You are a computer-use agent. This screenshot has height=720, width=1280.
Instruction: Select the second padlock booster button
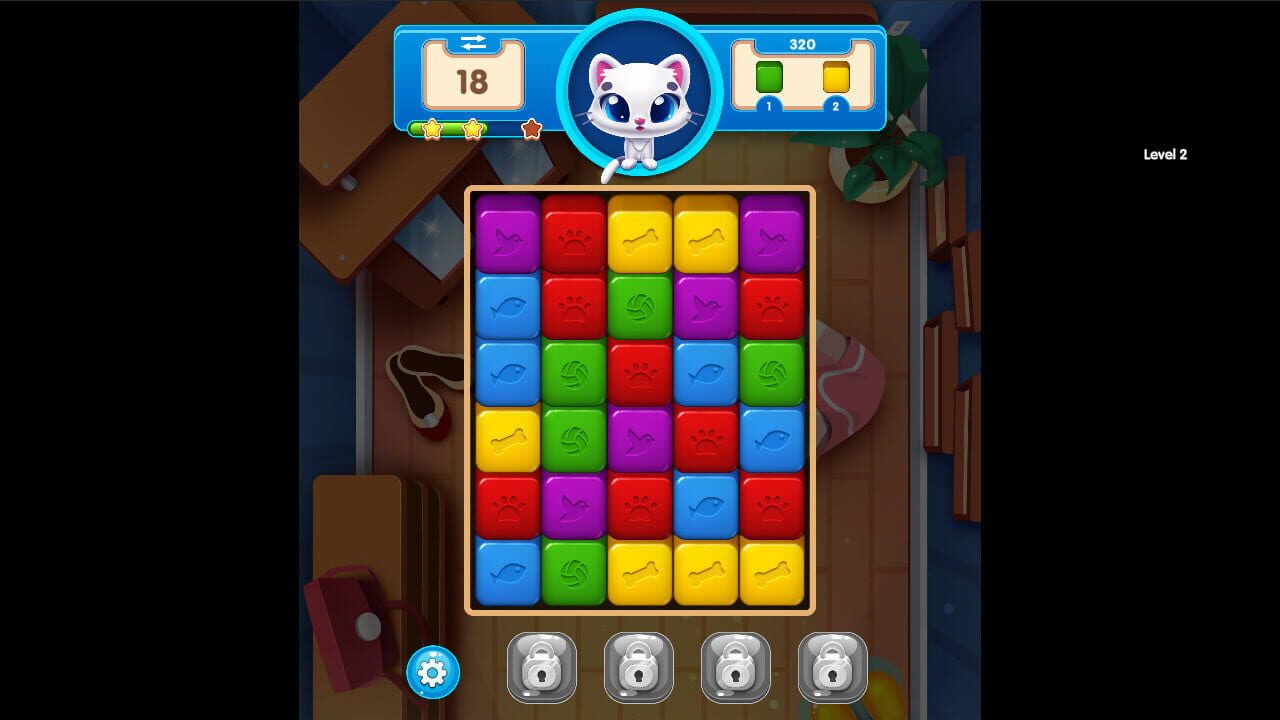(x=637, y=663)
